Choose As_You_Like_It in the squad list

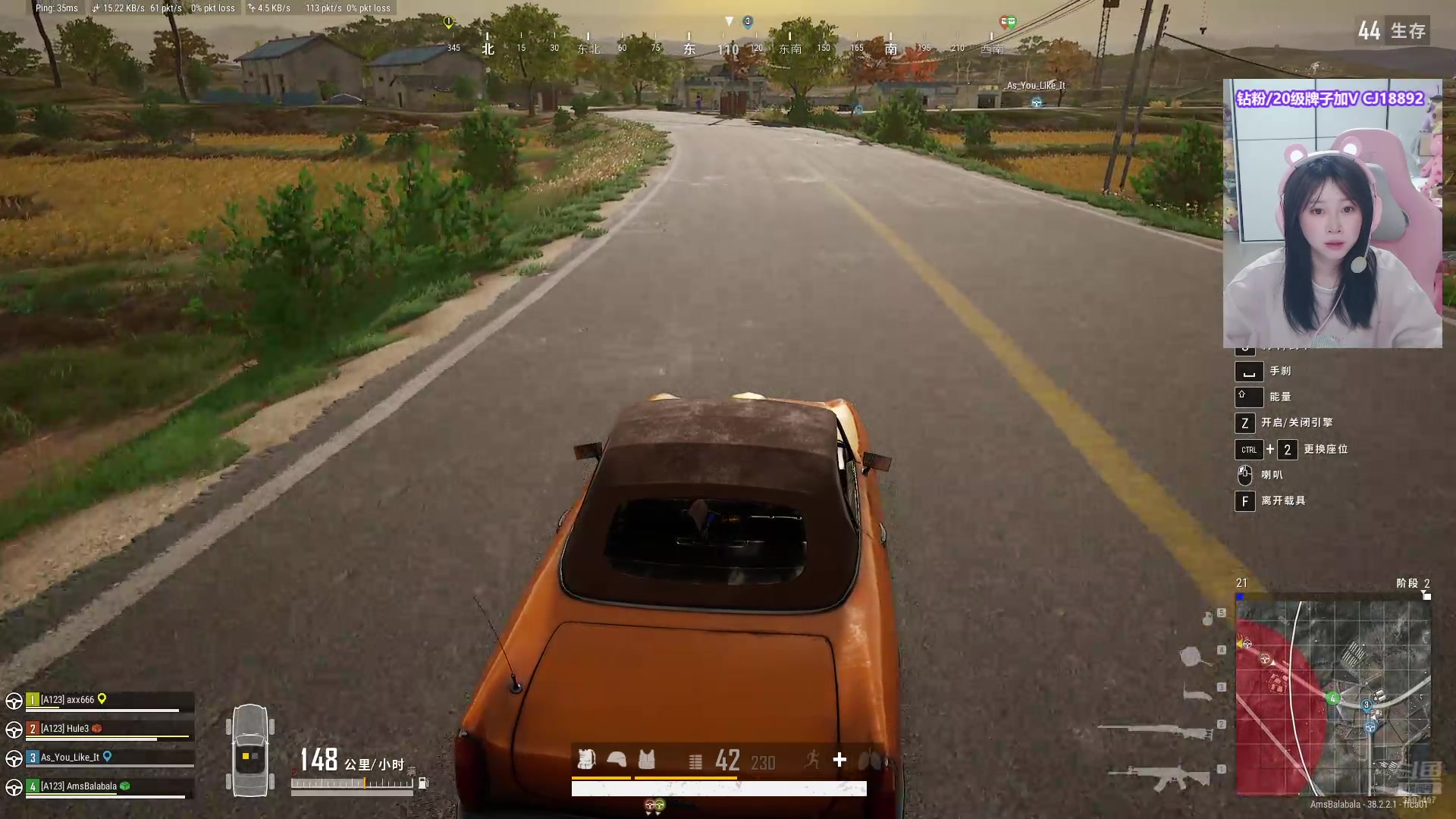[70, 758]
